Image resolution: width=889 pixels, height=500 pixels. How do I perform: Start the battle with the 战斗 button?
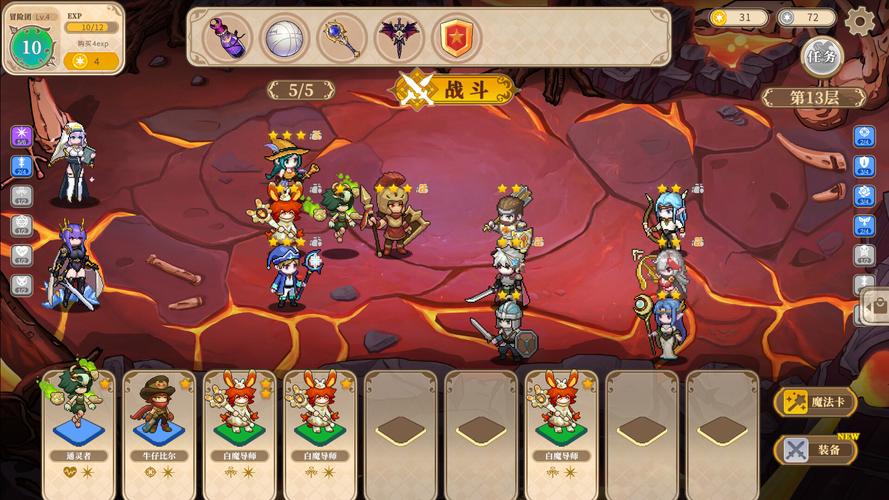pos(455,89)
